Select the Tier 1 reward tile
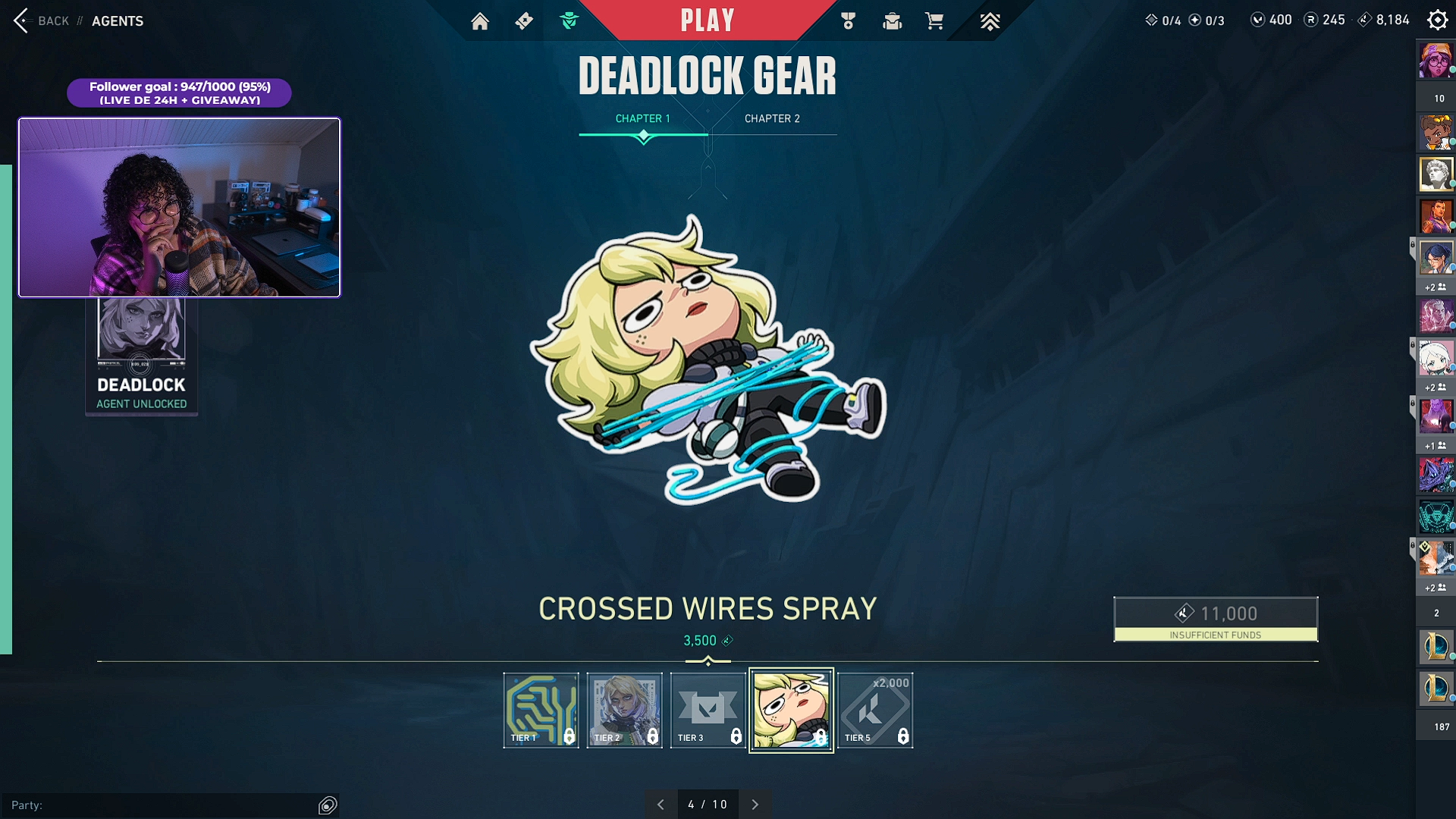This screenshot has width=1456, height=819. click(541, 710)
